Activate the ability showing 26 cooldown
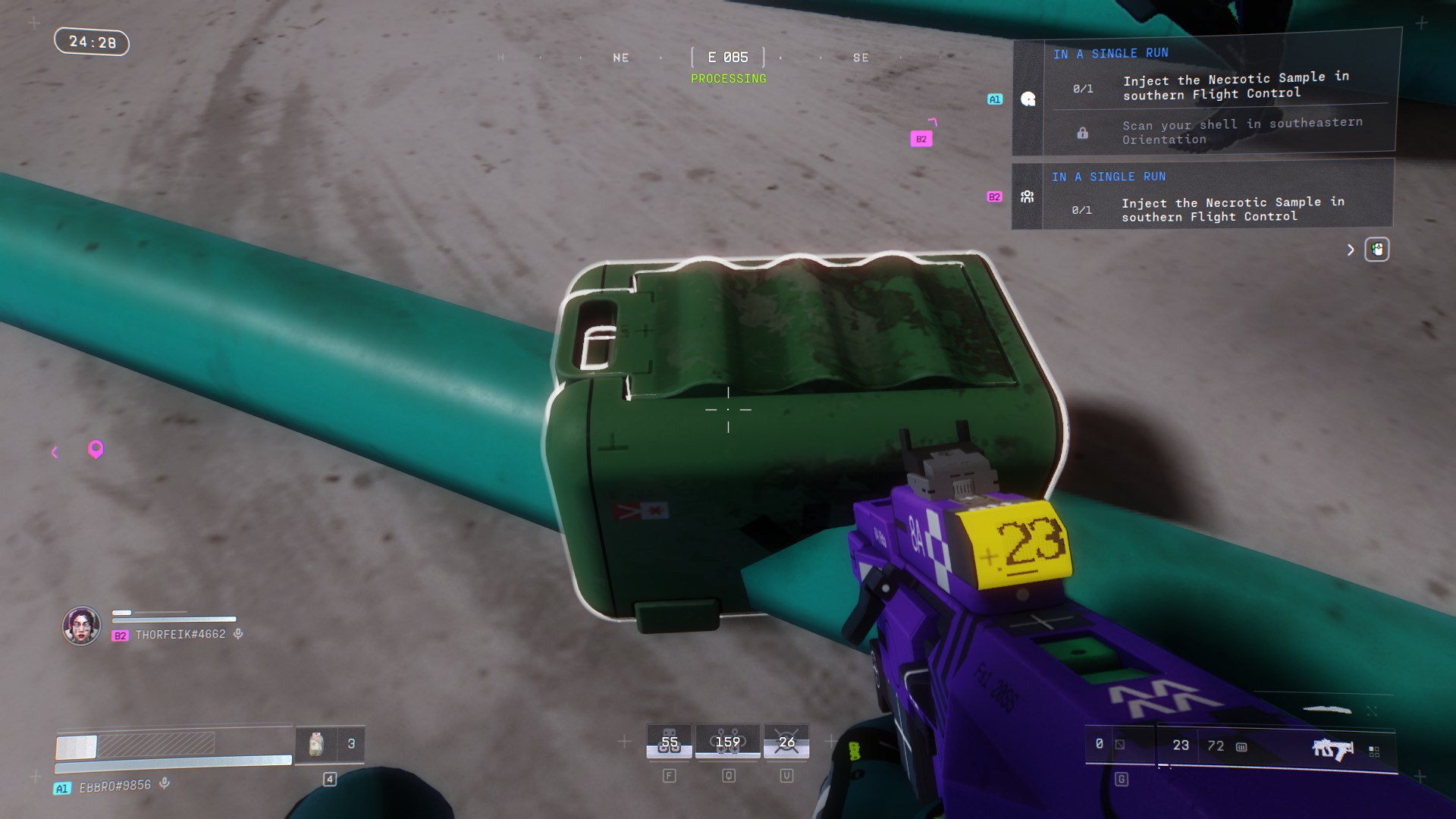The height and width of the screenshot is (819, 1456). 786,742
